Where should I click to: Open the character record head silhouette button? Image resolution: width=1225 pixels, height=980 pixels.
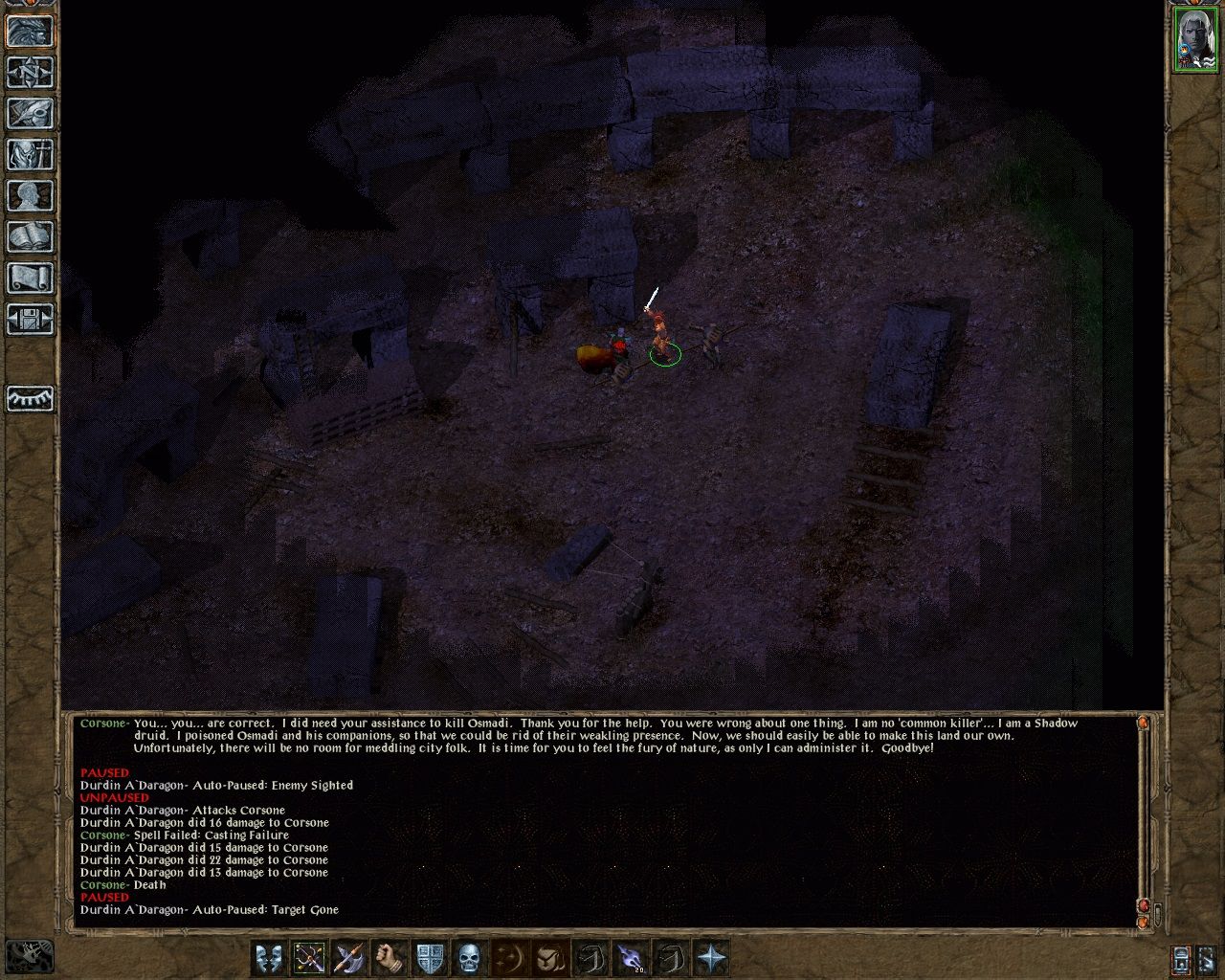(31, 196)
